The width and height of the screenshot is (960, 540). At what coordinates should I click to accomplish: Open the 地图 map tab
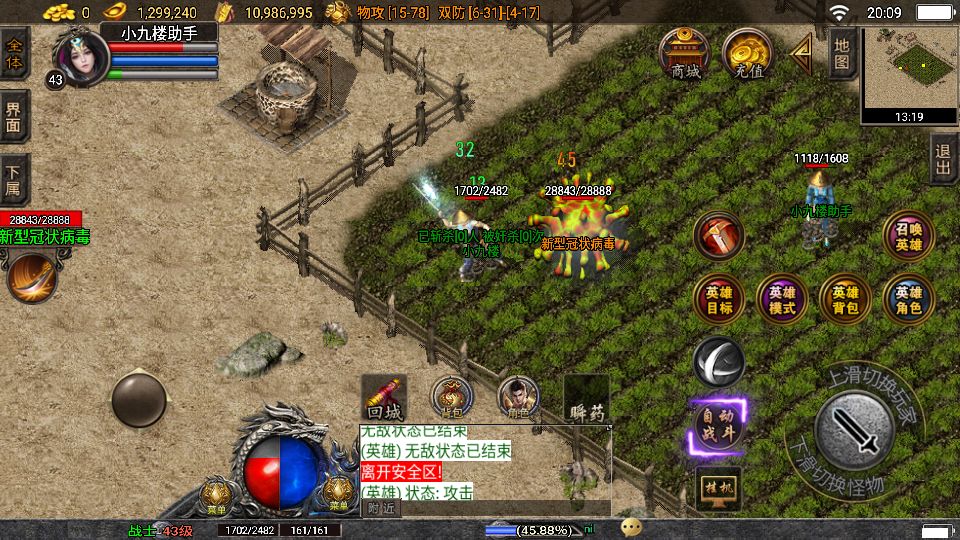click(842, 53)
